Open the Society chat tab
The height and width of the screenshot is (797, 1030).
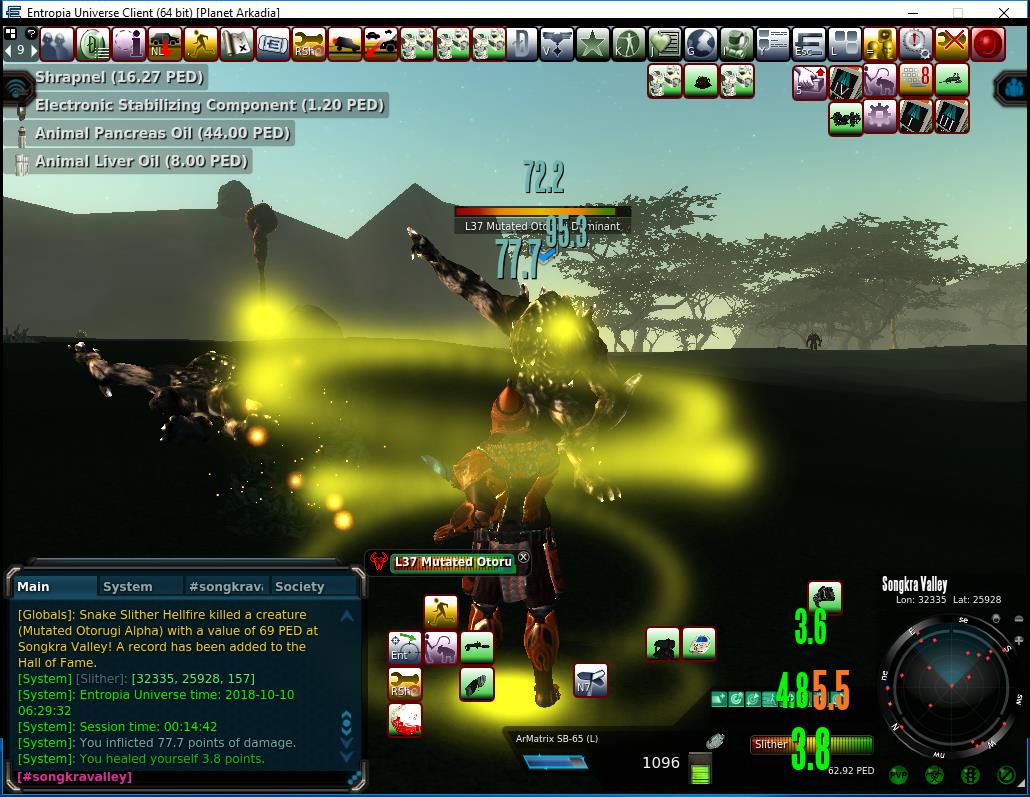tap(299, 586)
